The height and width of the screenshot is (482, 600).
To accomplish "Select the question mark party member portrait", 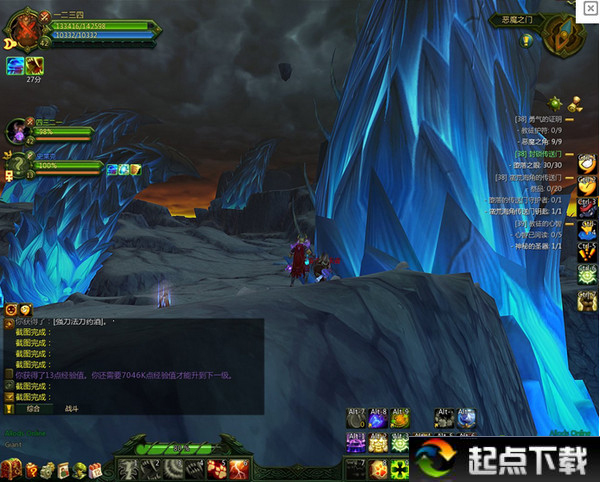I will click(x=19, y=162).
